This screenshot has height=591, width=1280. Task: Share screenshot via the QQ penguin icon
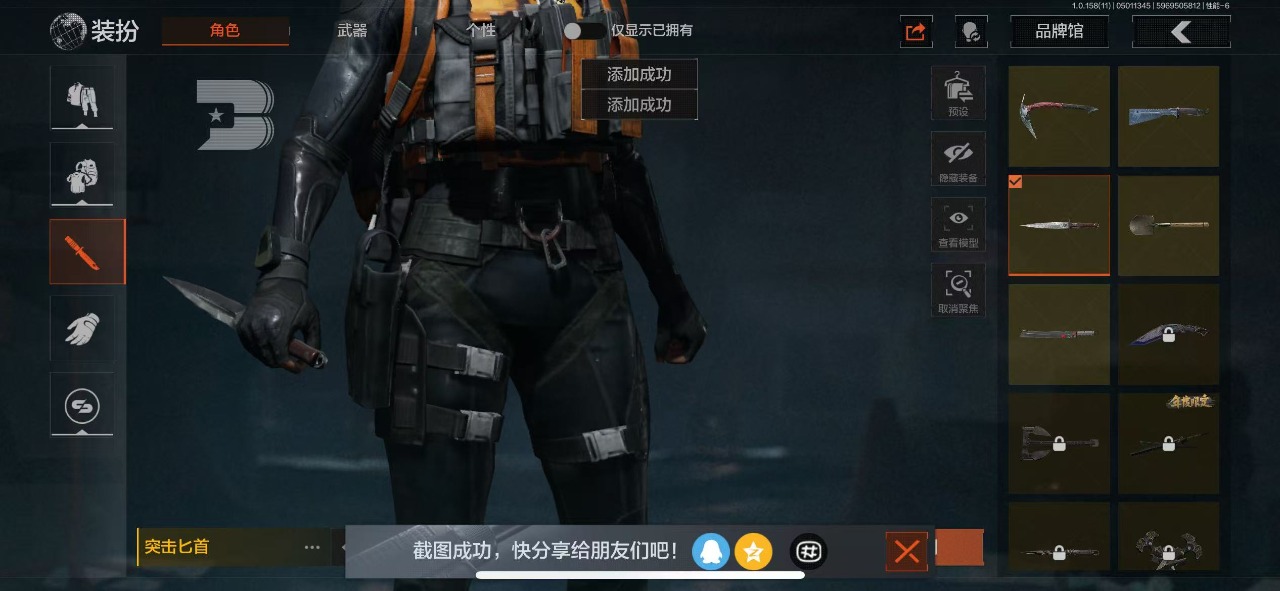tap(711, 551)
